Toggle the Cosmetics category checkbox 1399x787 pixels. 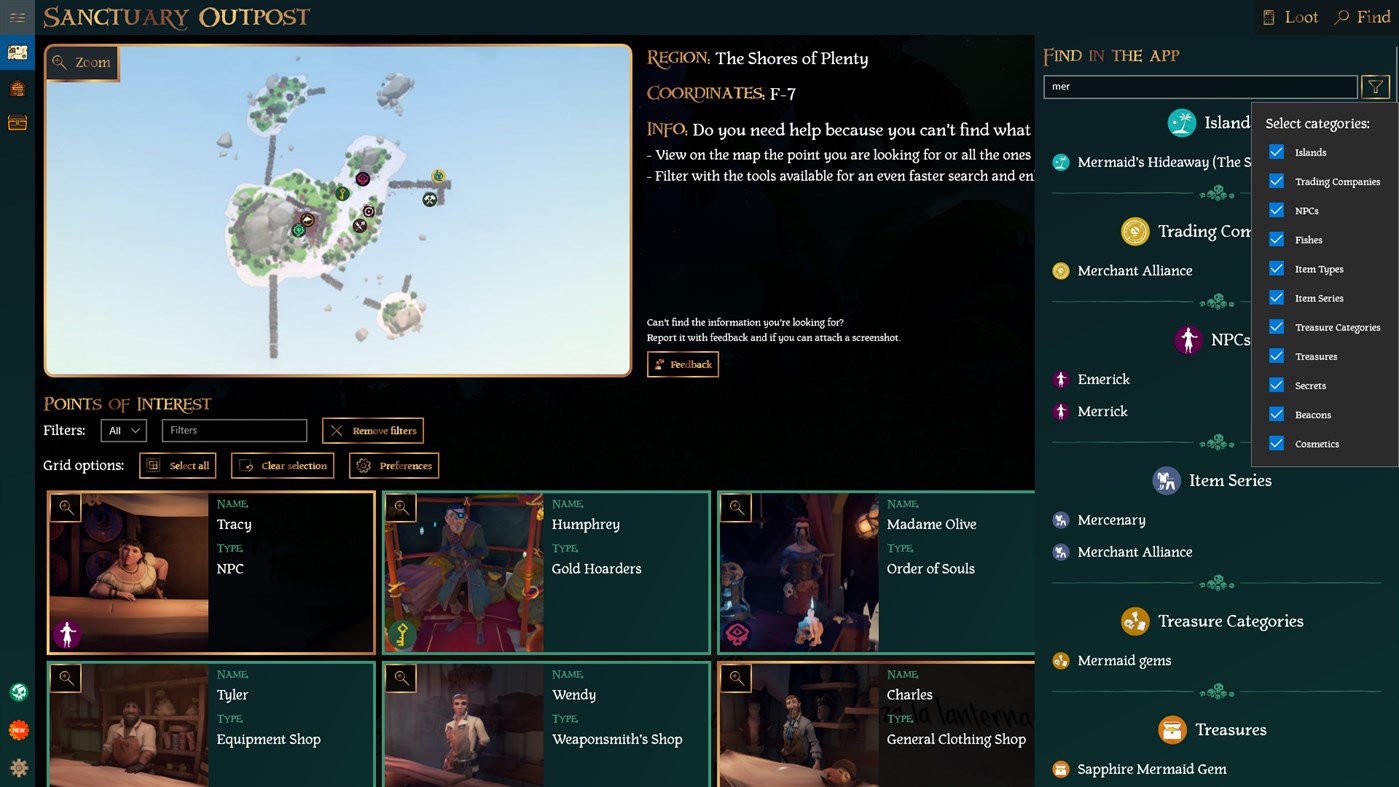point(1277,444)
